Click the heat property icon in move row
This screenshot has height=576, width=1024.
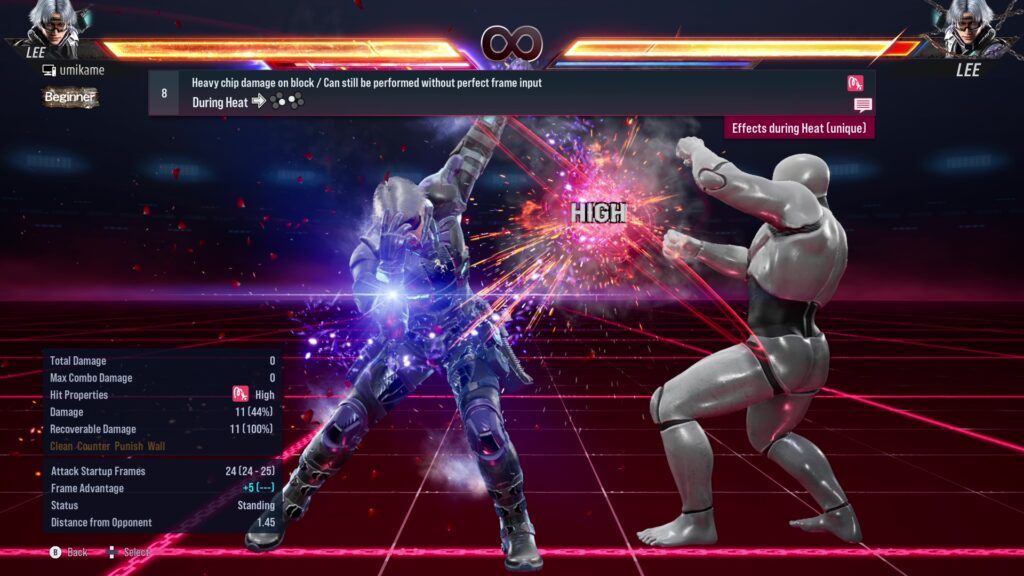point(855,83)
